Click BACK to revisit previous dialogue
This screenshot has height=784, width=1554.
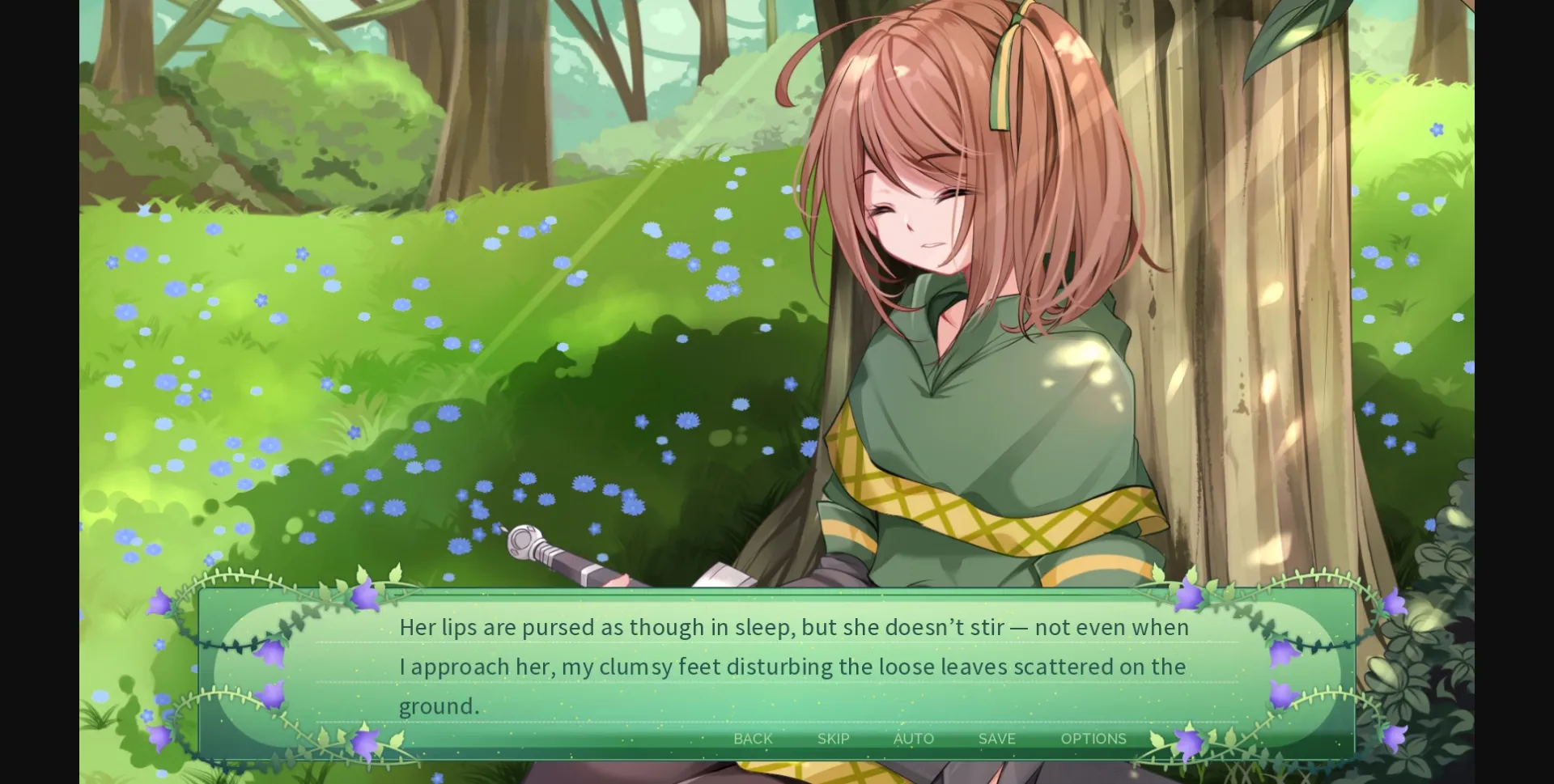coord(753,738)
